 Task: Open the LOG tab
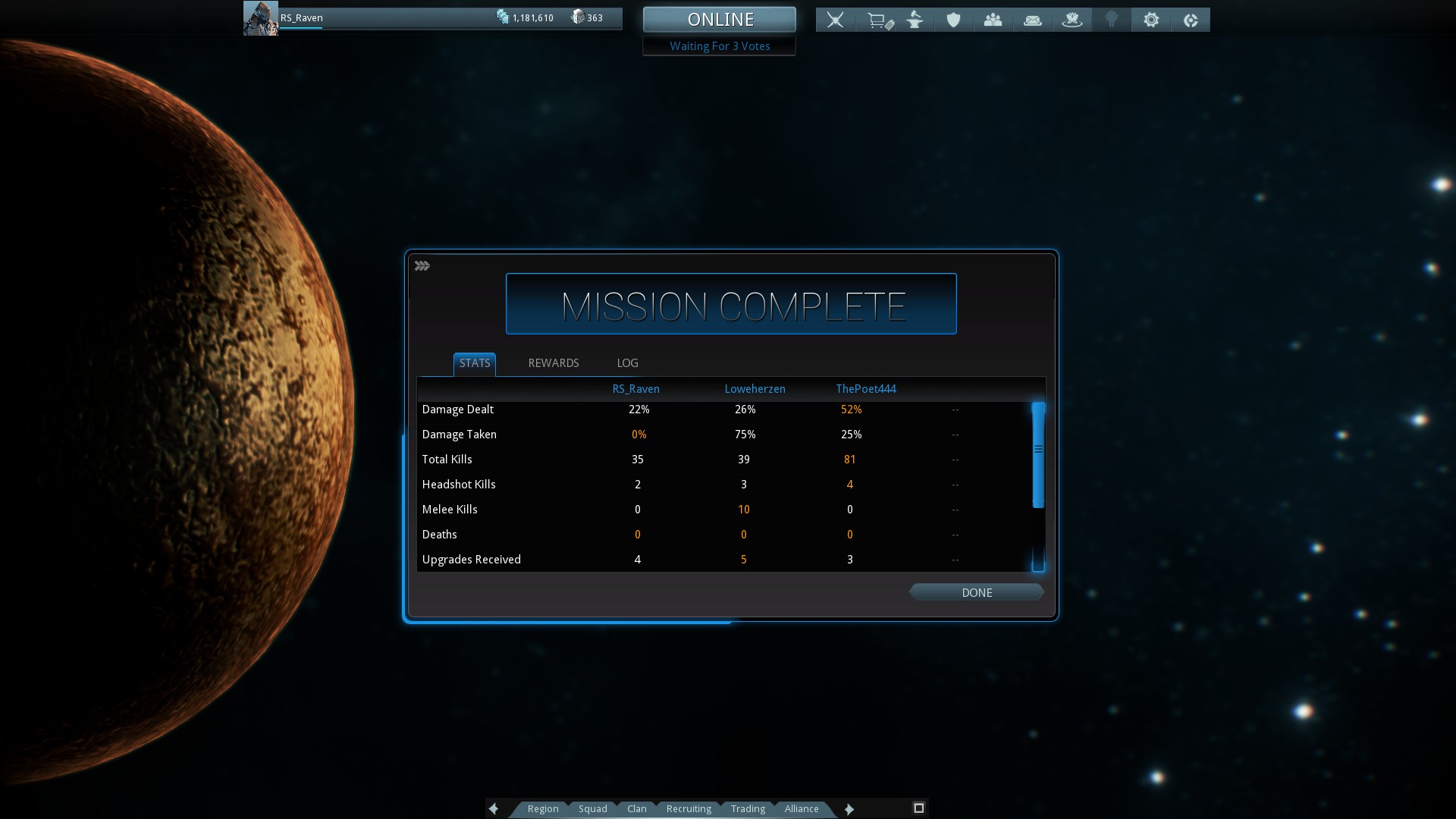pyautogui.click(x=627, y=363)
